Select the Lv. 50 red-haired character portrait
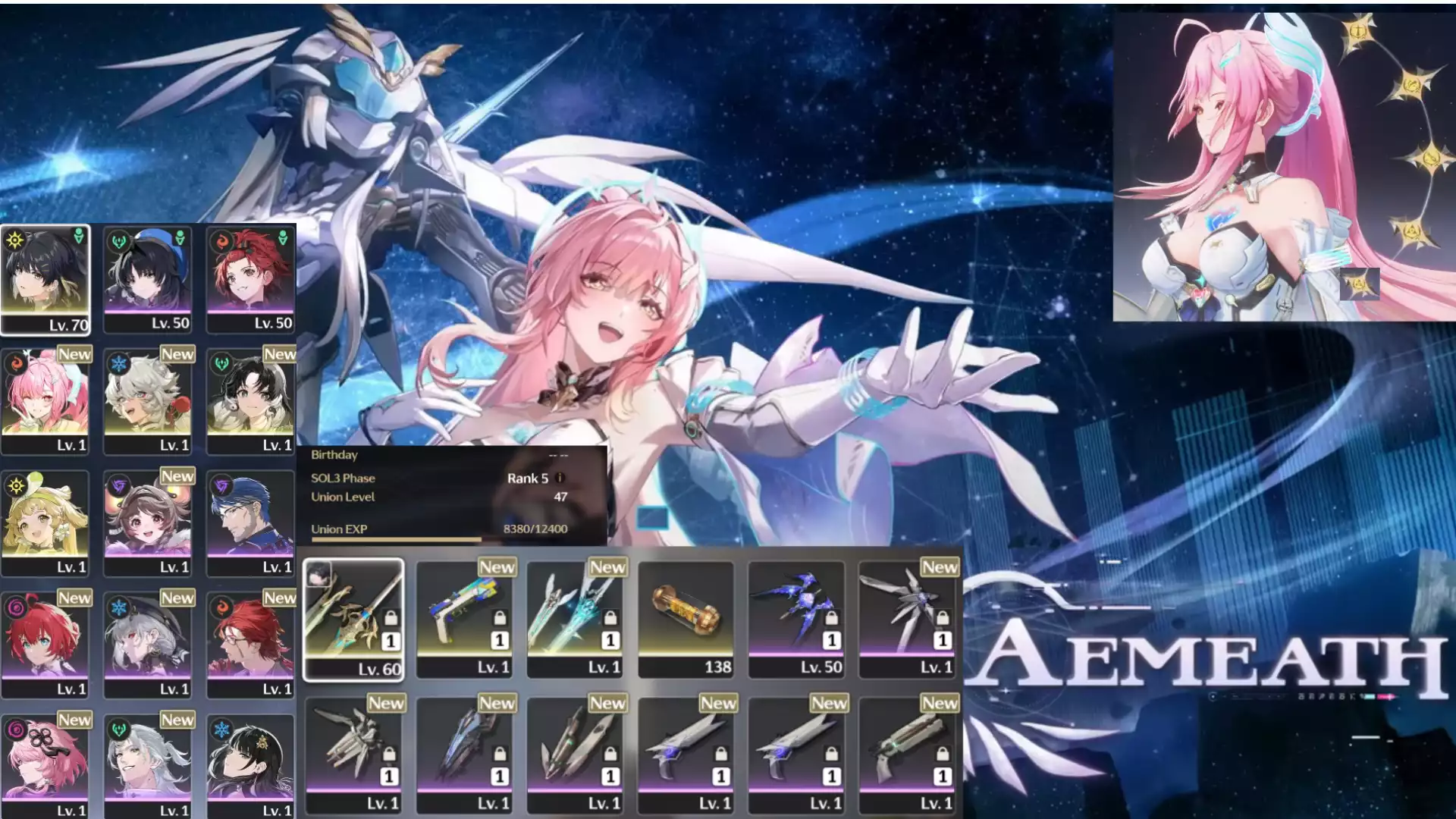Viewport: 1456px width, 819px height. (250, 279)
